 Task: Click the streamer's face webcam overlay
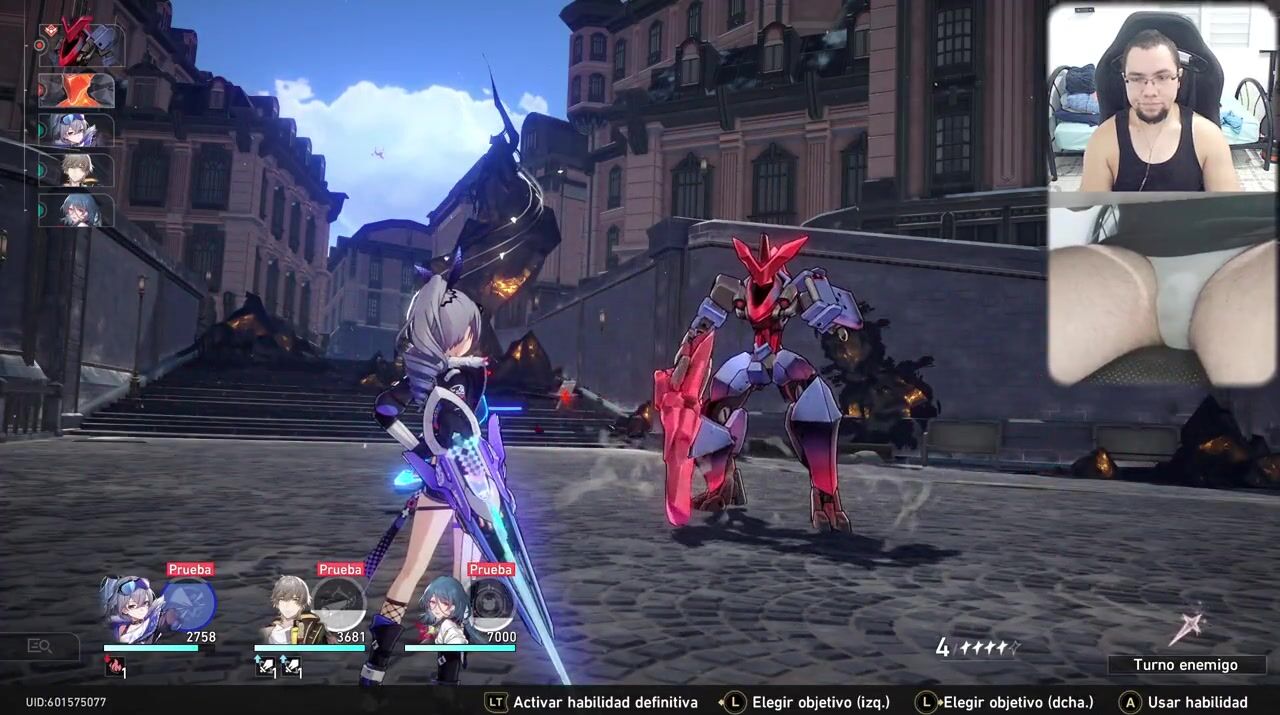(x=1161, y=97)
